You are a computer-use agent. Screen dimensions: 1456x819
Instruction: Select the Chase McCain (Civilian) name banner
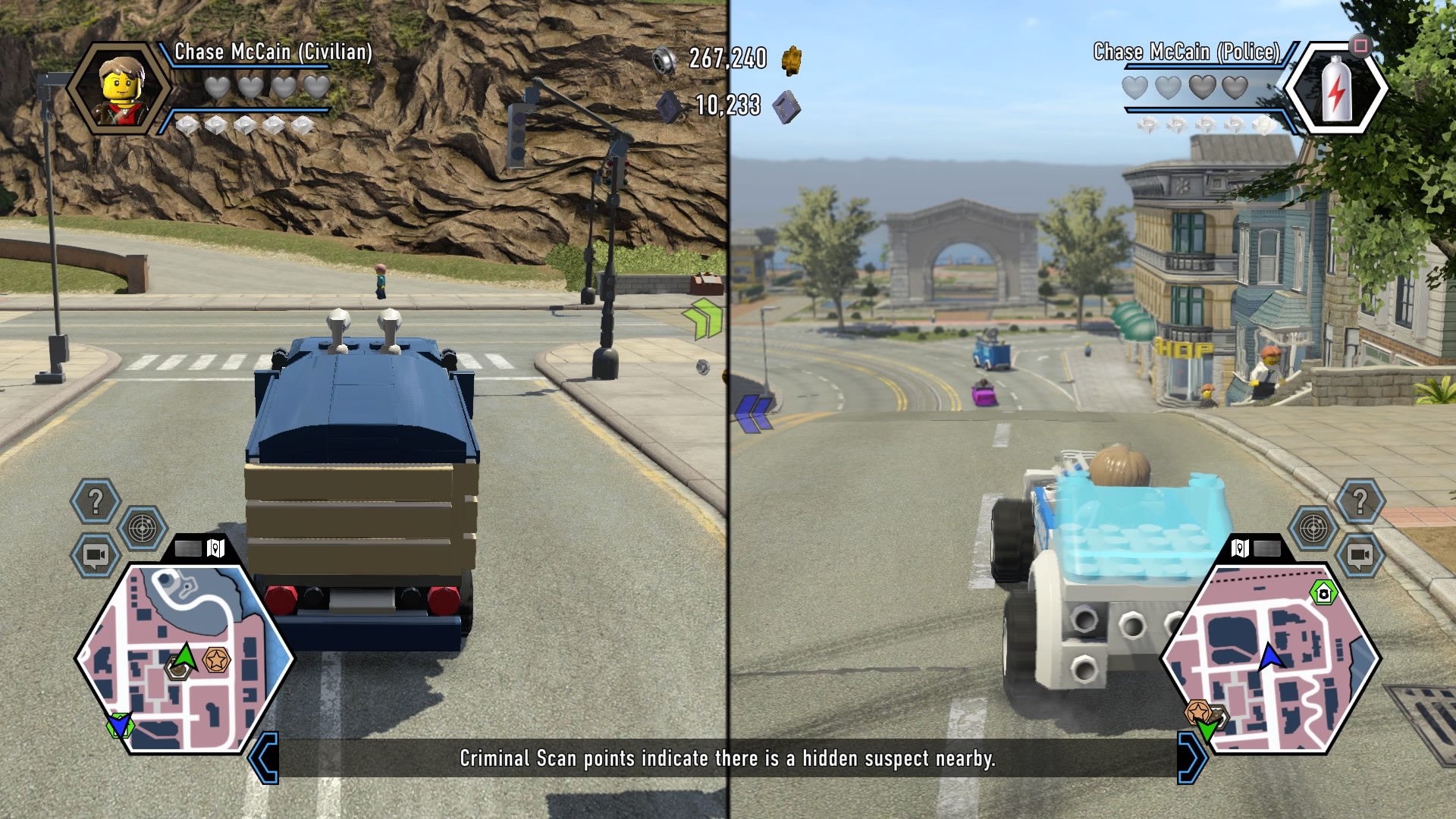pos(274,52)
